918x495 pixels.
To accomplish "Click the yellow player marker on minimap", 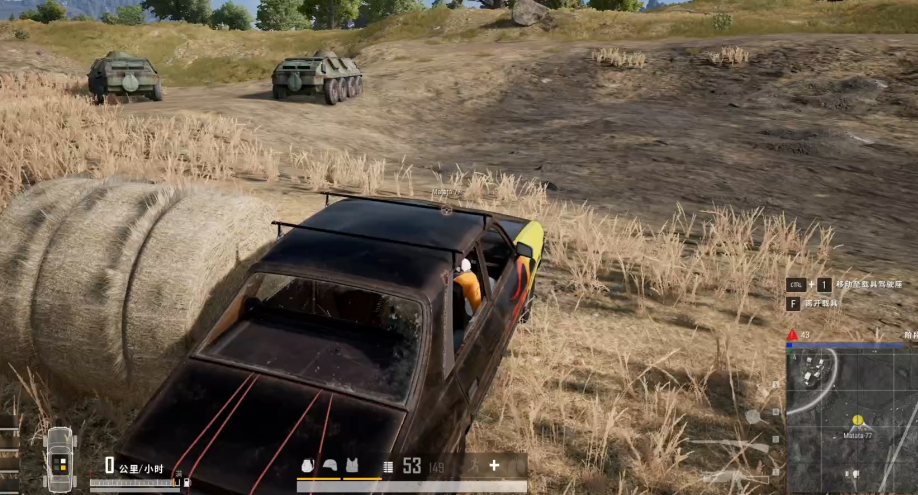I will pyautogui.click(x=857, y=420).
